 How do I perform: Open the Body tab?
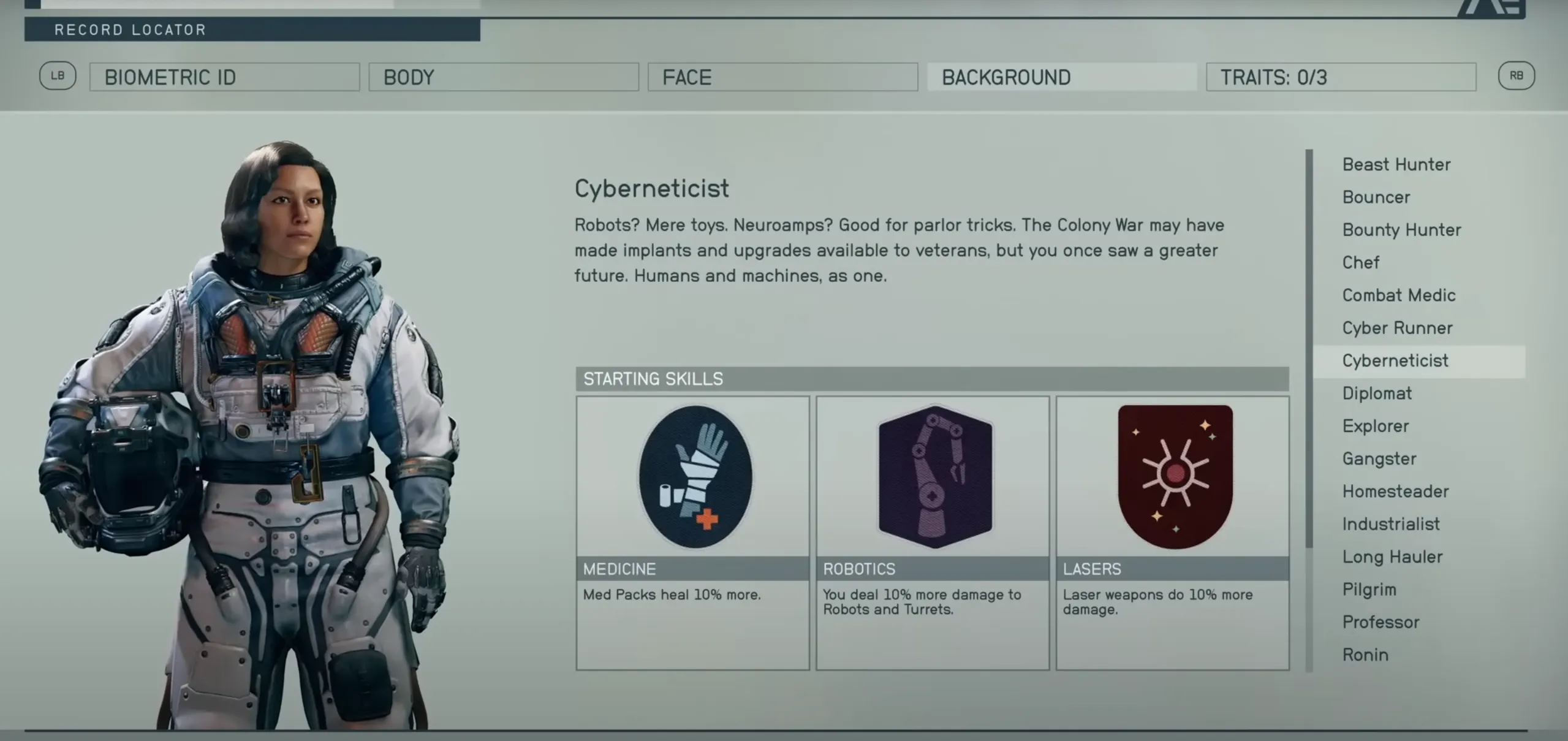click(x=503, y=77)
